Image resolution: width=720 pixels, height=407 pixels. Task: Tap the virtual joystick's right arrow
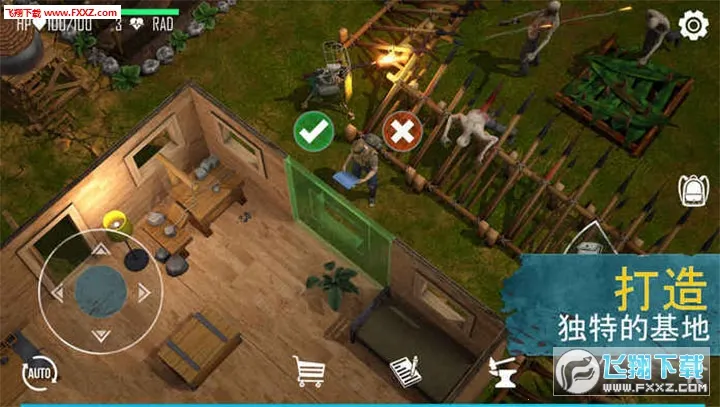[x=145, y=293]
